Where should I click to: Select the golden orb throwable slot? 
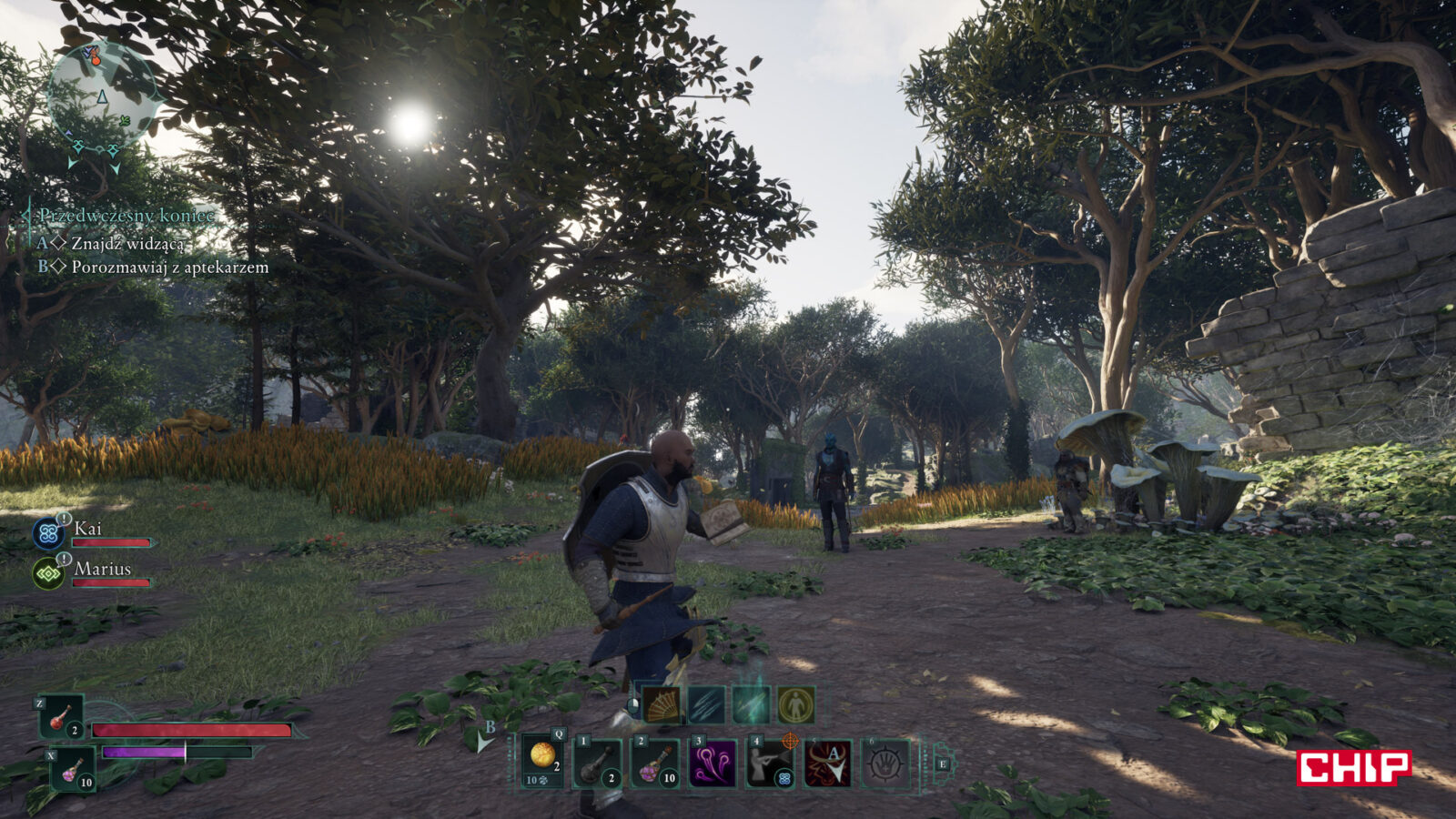coord(543,762)
